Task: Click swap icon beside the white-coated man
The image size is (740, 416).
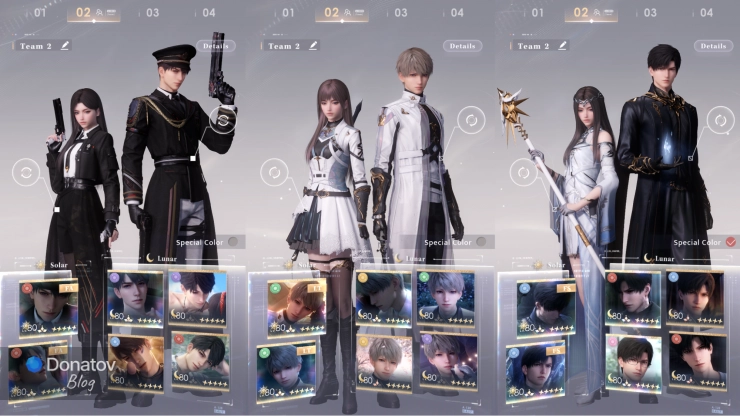Action: pos(468,121)
